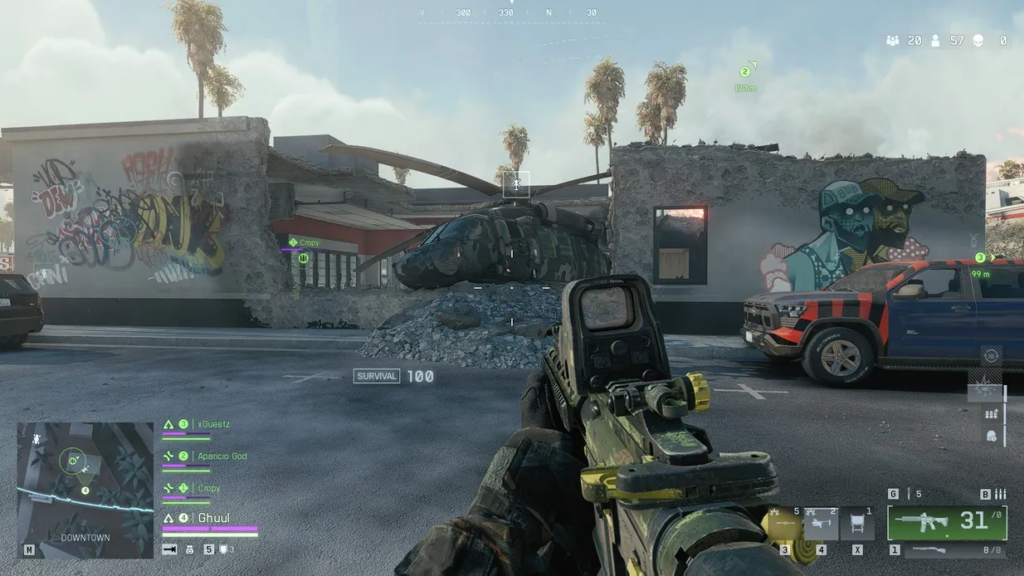Switch to the shotgun secondary weapon slot
The height and width of the screenshot is (576, 1024).
coord(945,550)
